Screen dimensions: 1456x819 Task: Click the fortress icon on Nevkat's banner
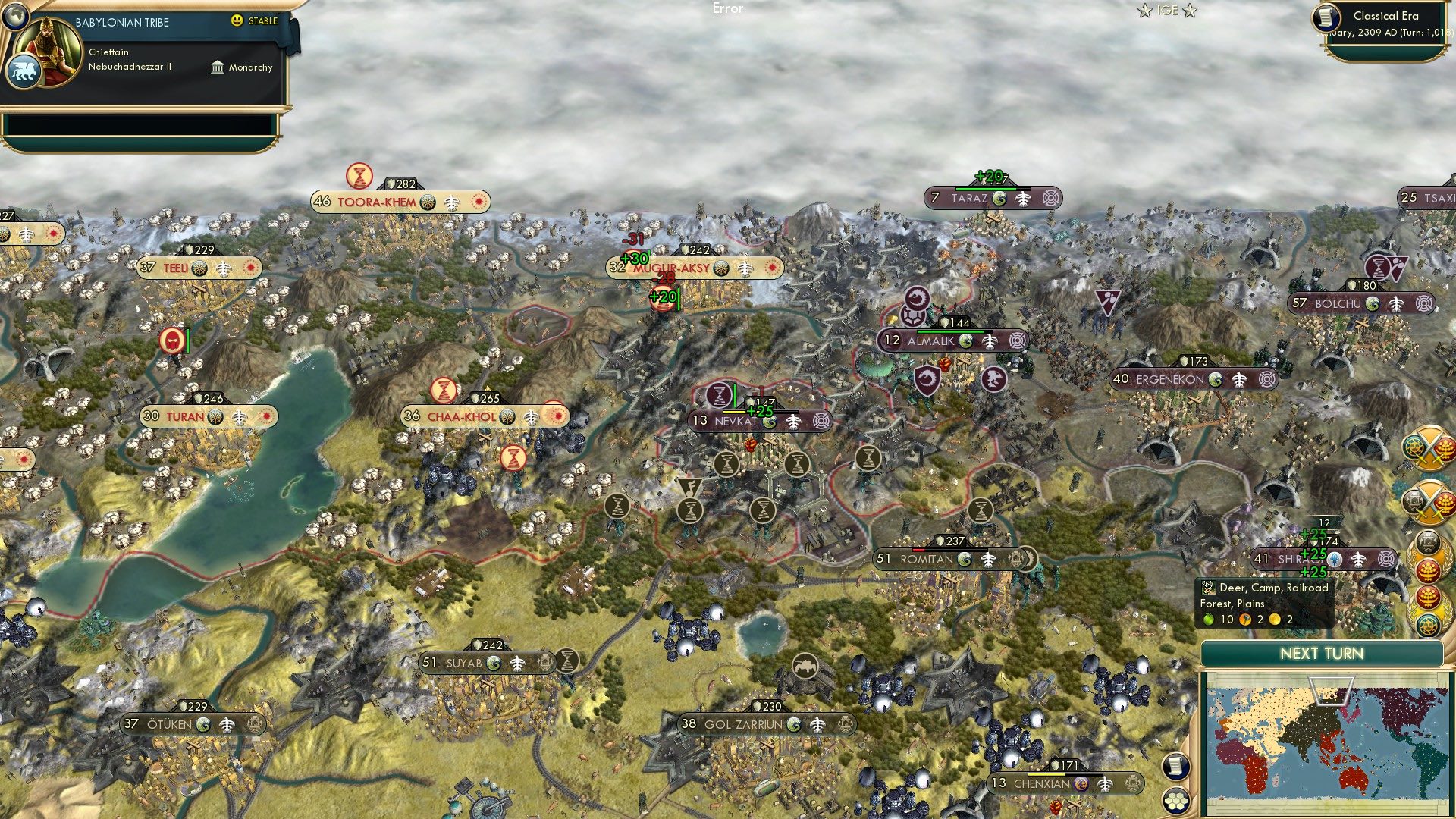click(x=822, y=422)
